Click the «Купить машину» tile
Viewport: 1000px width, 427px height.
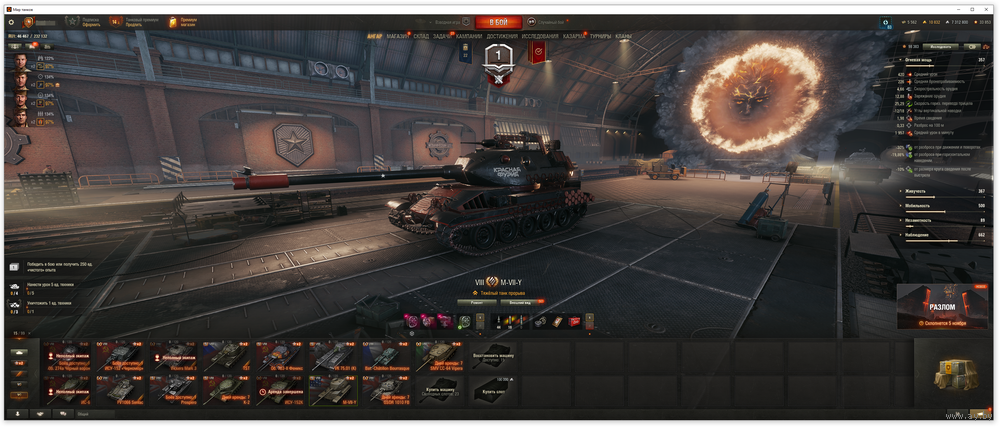[440, 390]
